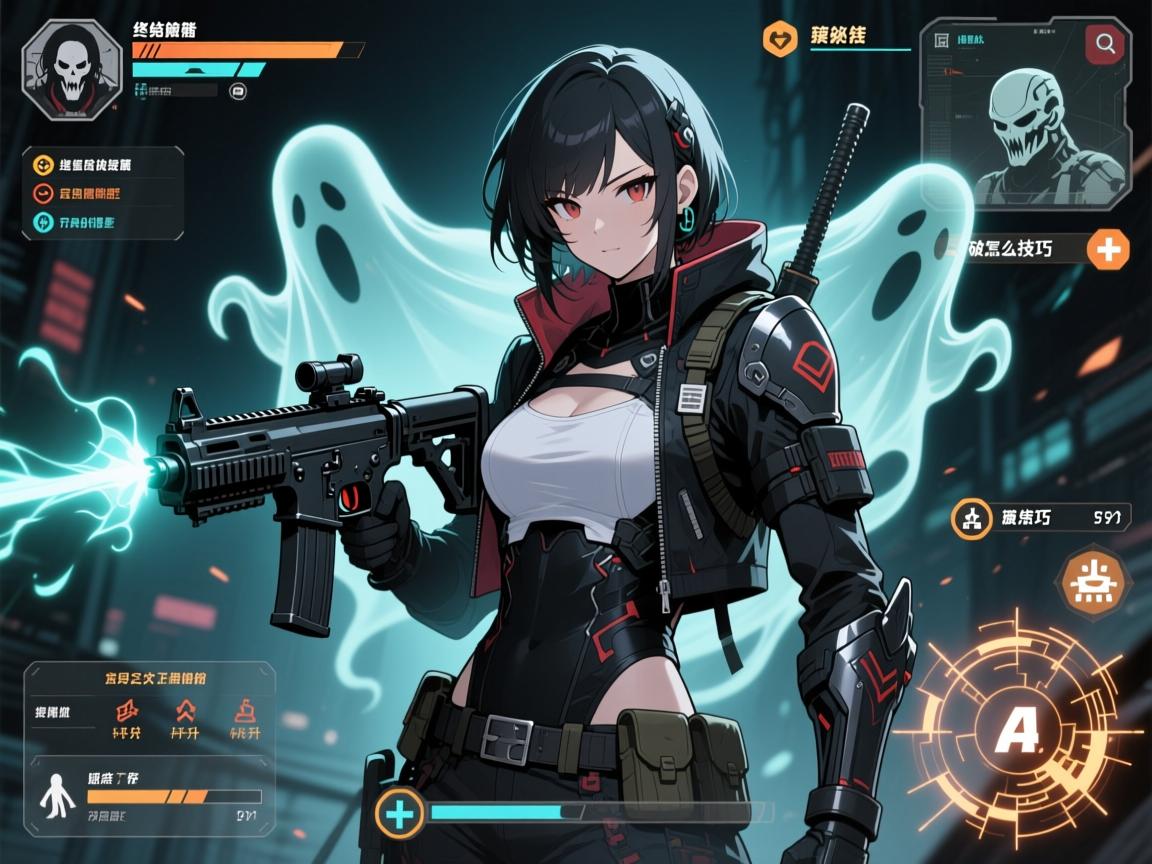
Task: Click the orange hexagon shield icon
Action: pos(779,40)
